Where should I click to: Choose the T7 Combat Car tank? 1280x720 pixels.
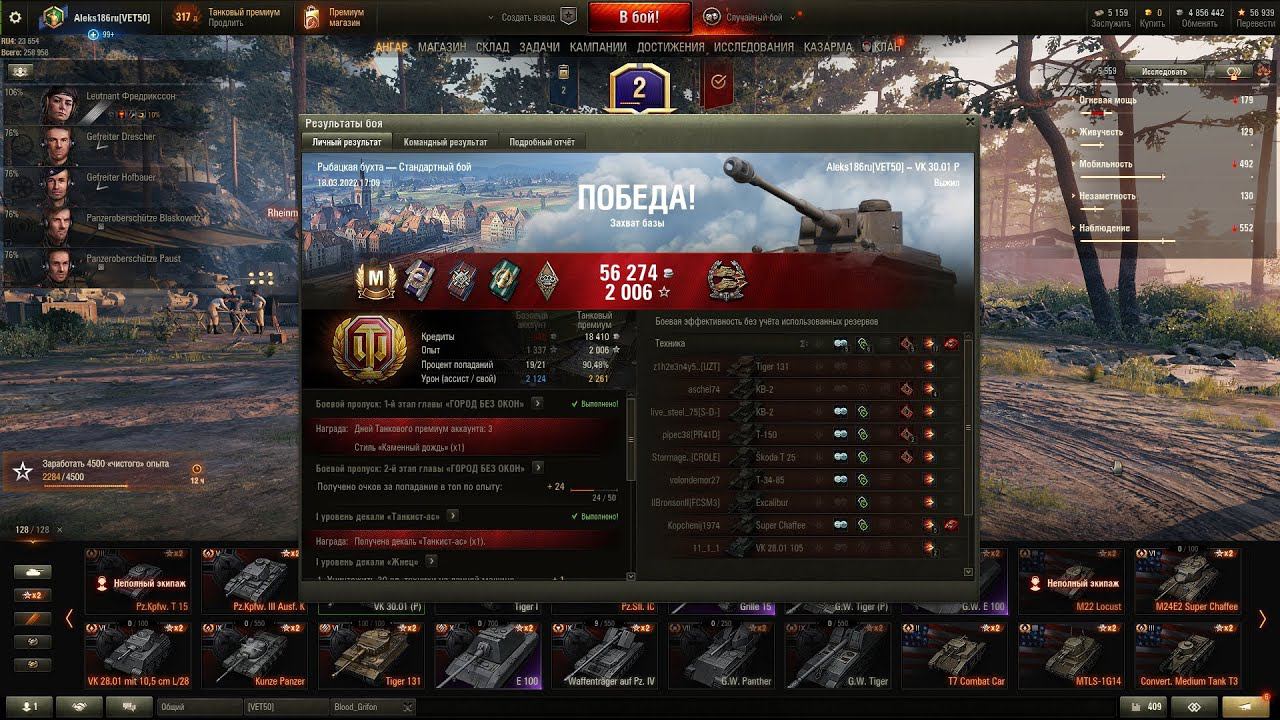pyautogui.click(x=953, y=655)
